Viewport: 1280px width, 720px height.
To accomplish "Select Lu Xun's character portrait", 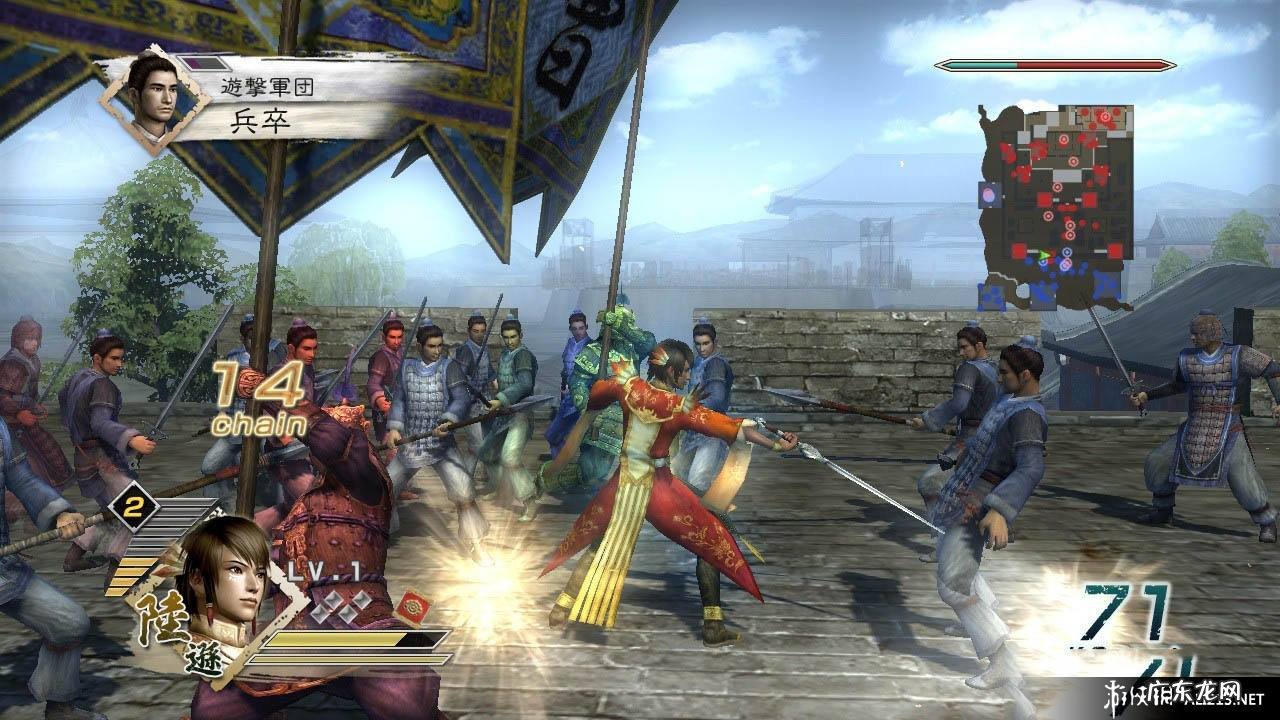I will [x=226, y=580].
